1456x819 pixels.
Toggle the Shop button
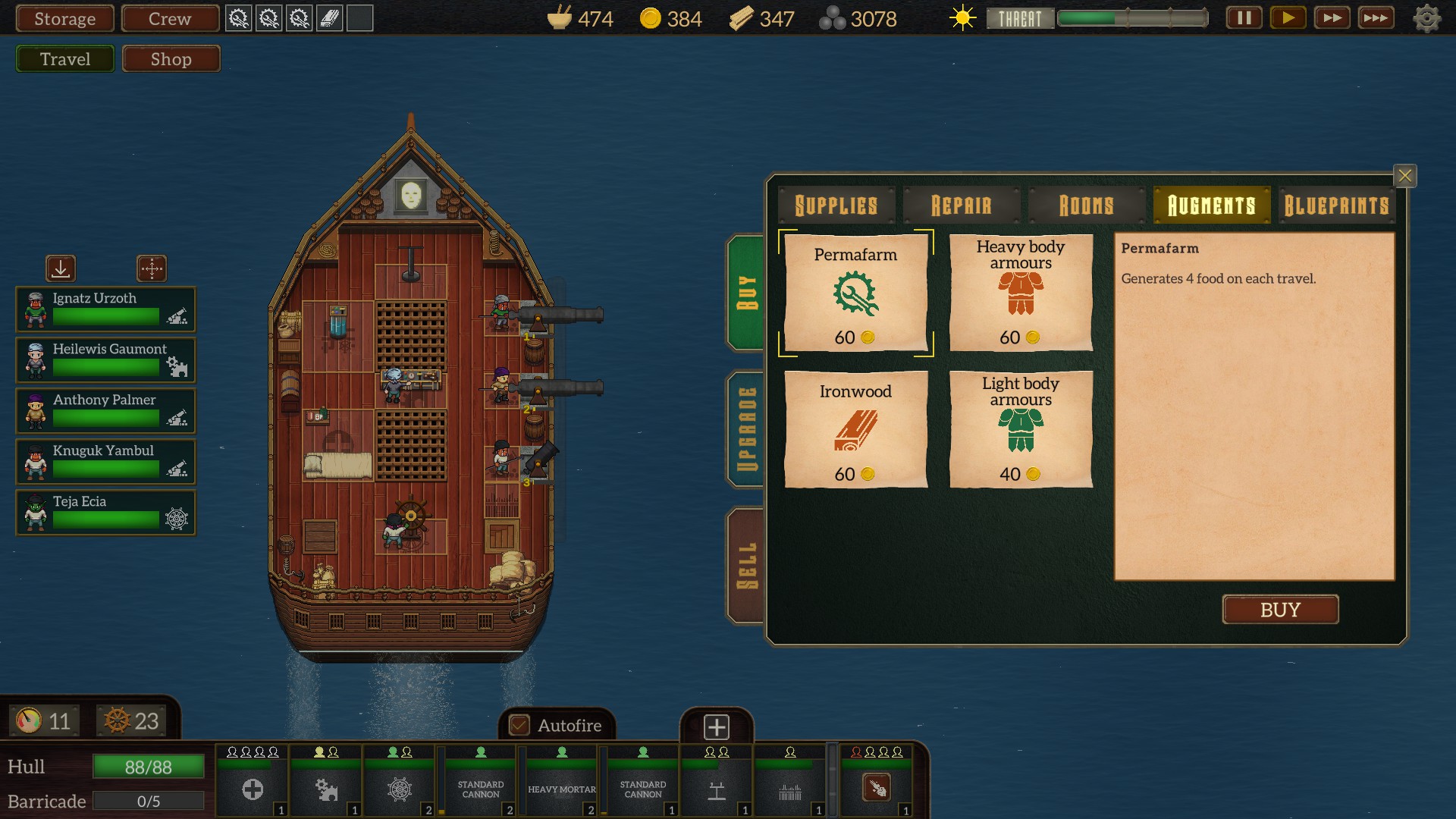click(x=171, y=59)
